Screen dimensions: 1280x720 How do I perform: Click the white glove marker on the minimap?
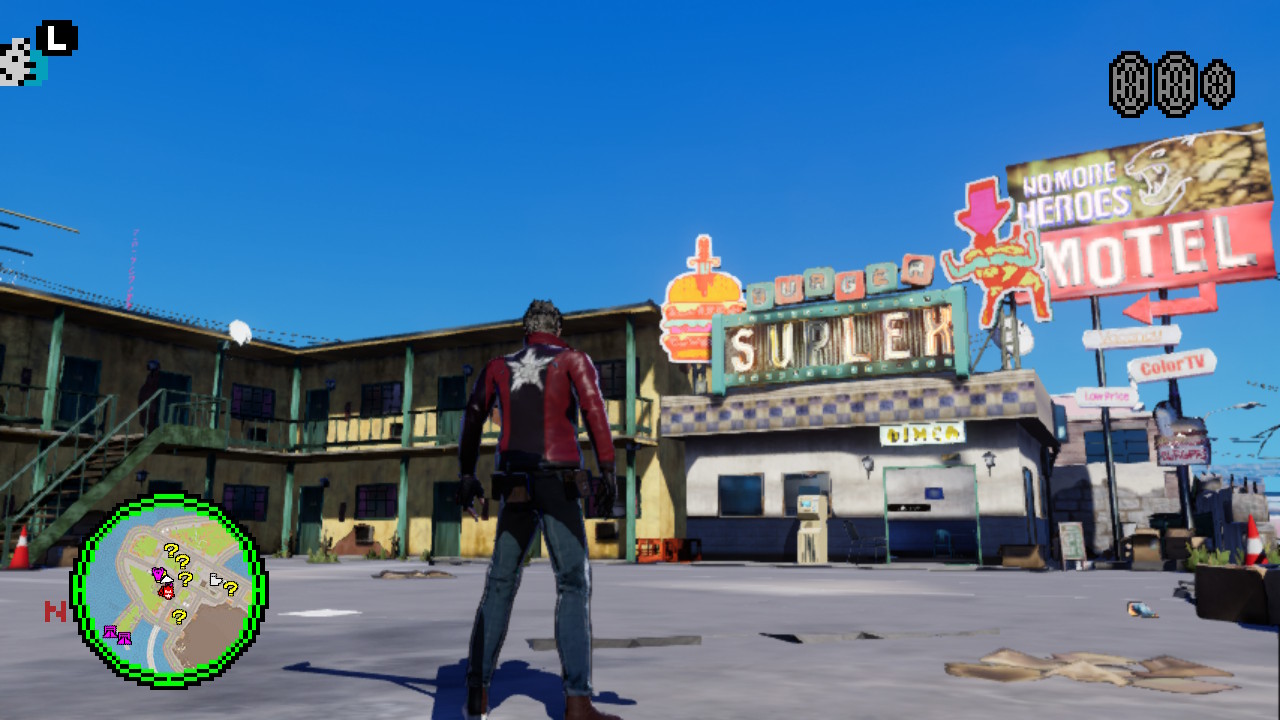point(215,580)
